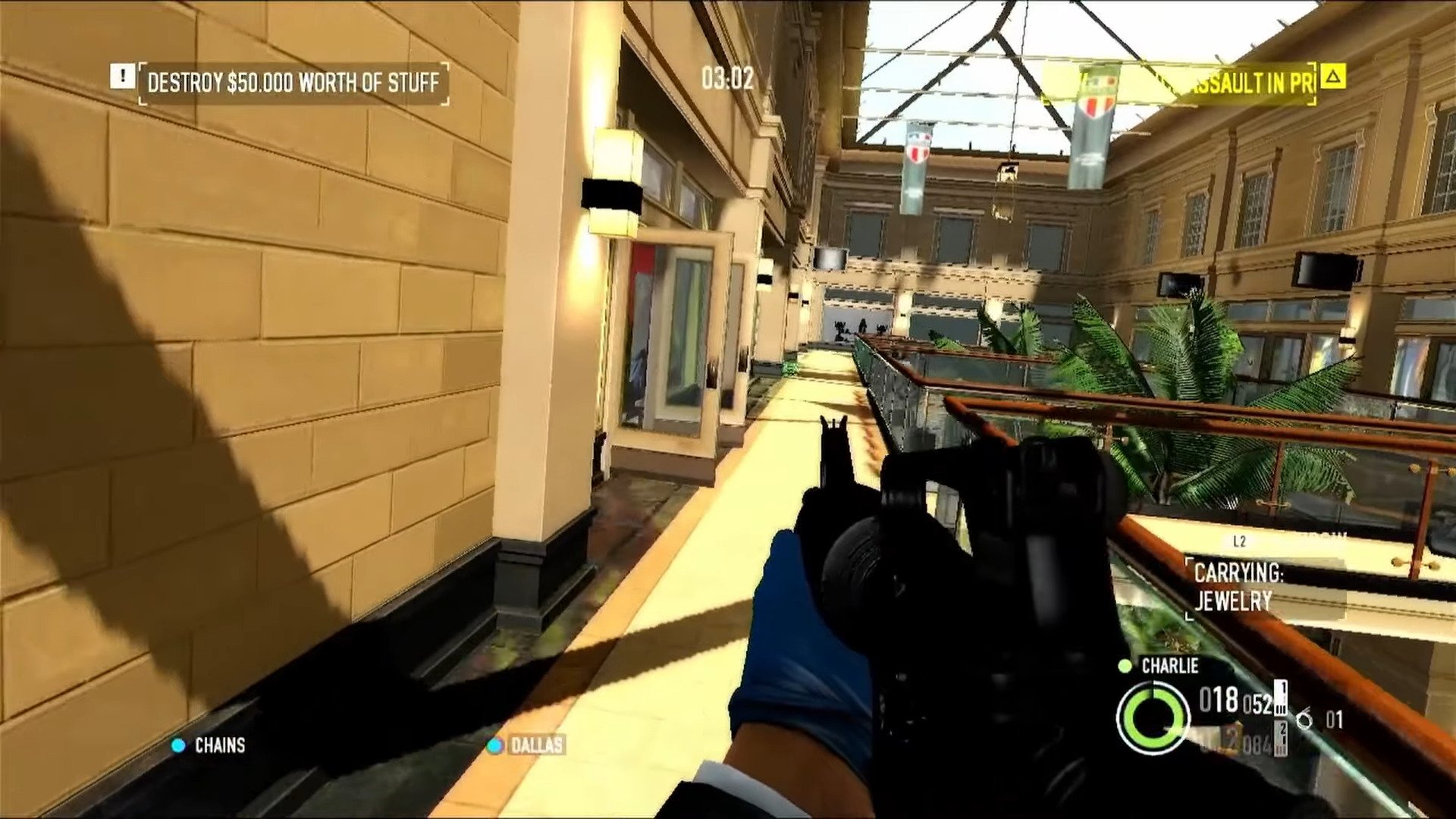
Task: Select the ring item icon showing 01
Action: click(1306, 719)
